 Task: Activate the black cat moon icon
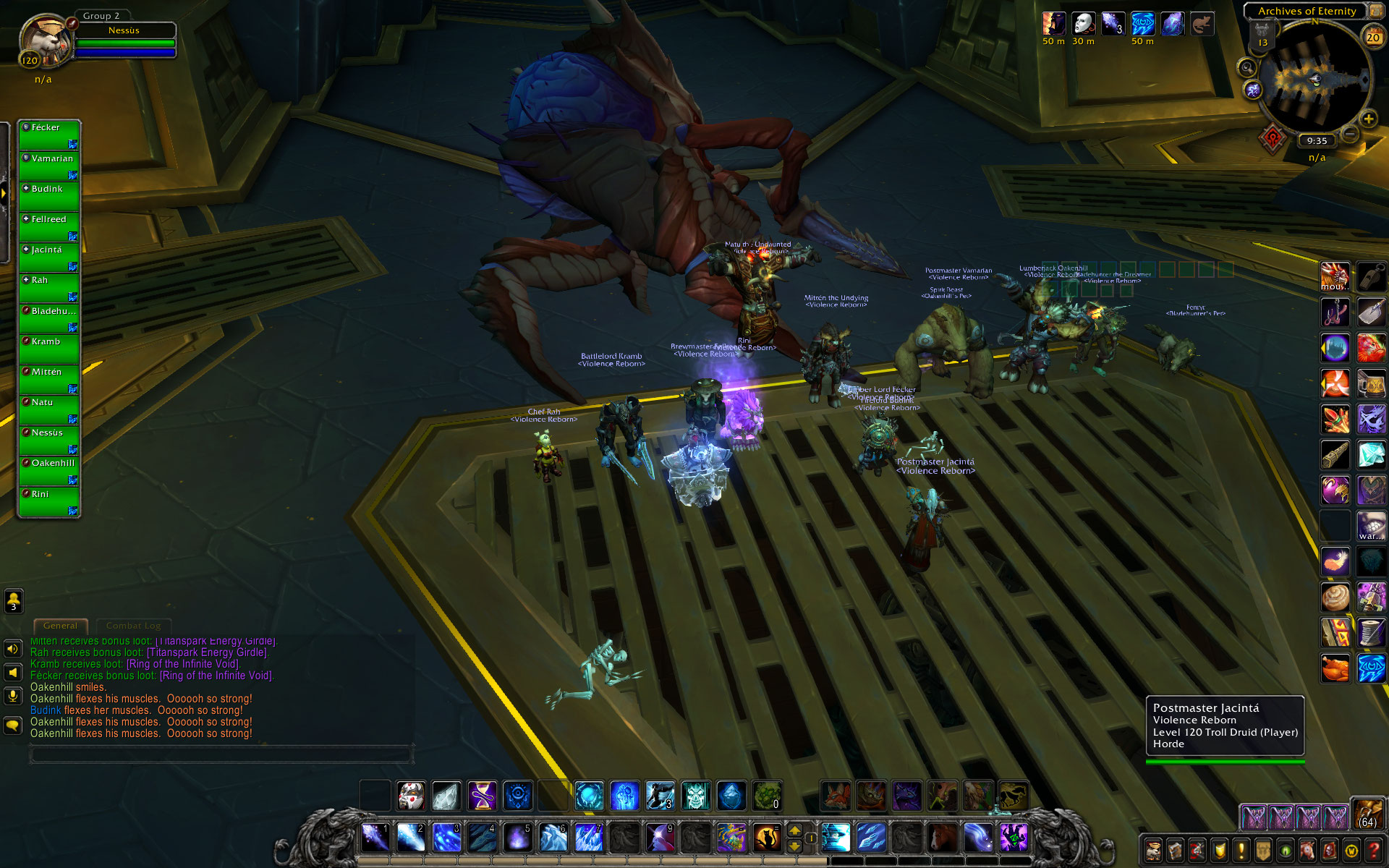point(766,838)
